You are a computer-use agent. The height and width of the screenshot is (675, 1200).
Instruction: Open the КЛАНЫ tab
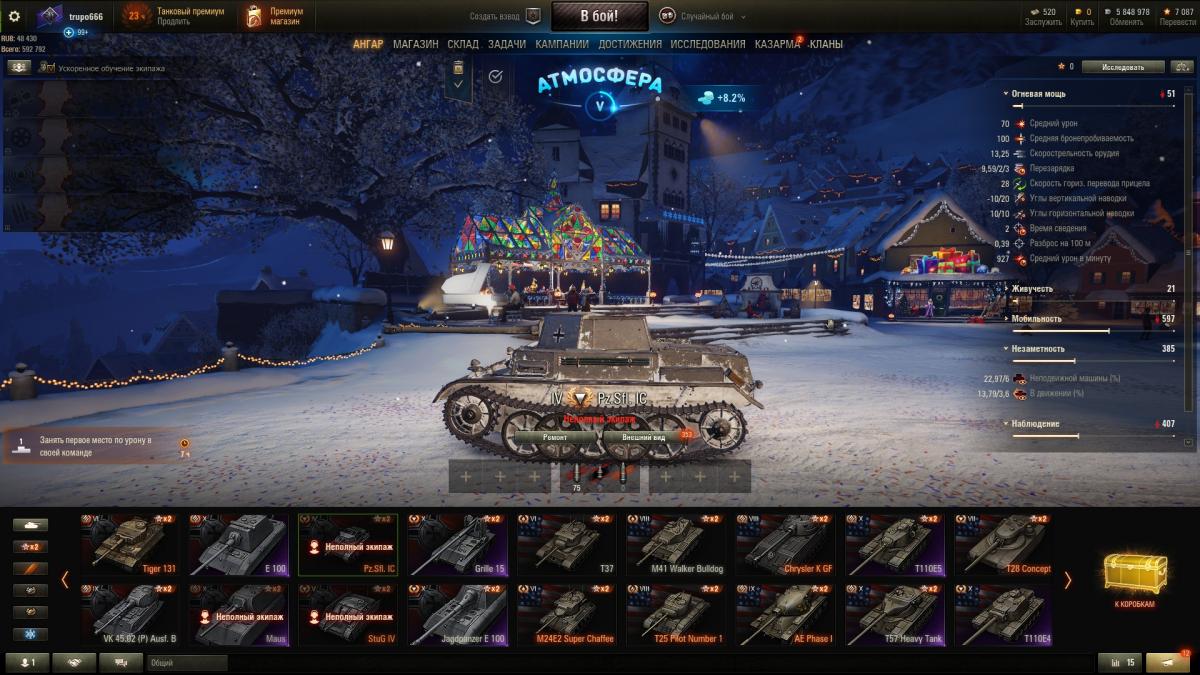tap(826, 44)
